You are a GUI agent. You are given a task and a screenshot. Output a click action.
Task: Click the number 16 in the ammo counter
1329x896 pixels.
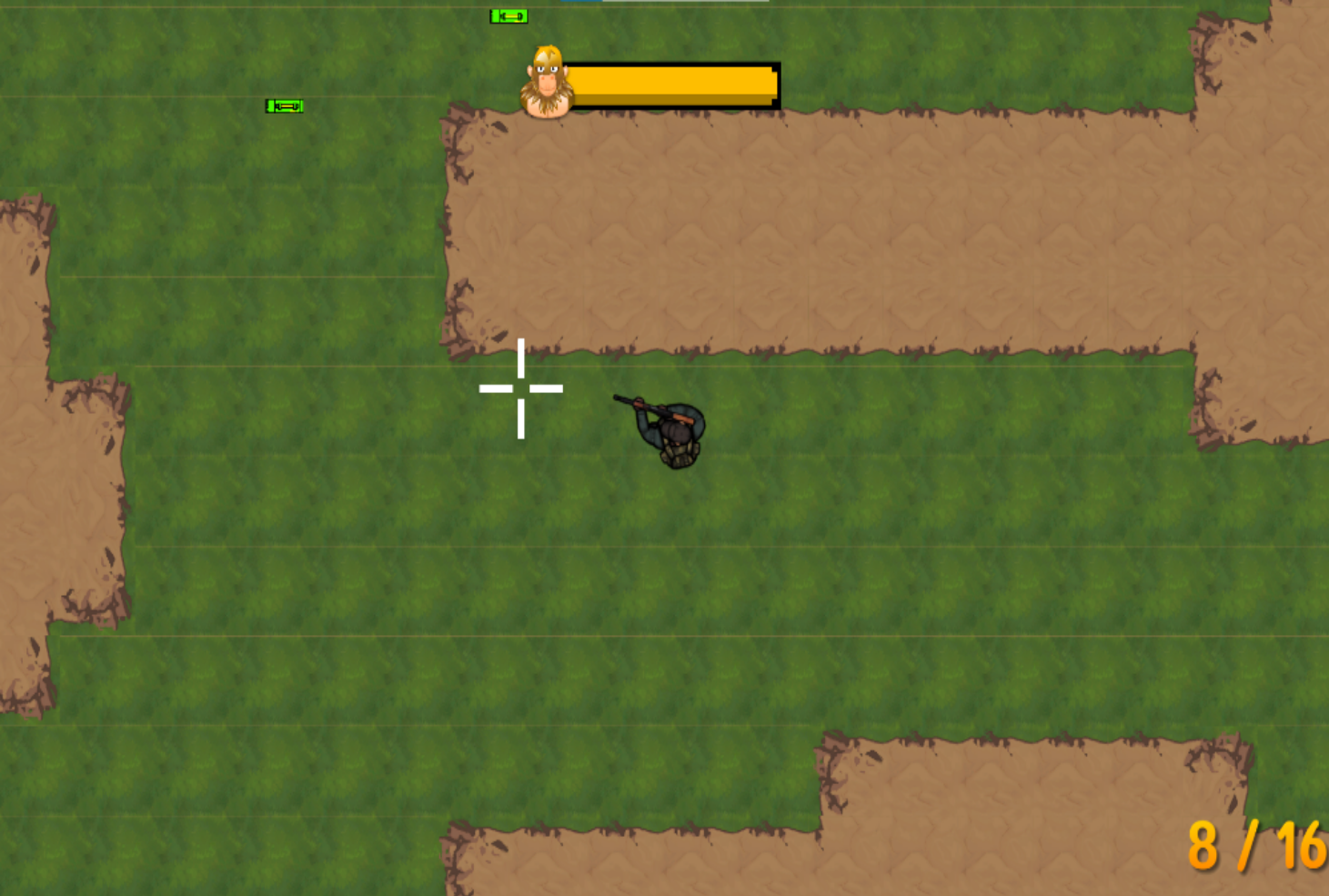[1303, 846]
